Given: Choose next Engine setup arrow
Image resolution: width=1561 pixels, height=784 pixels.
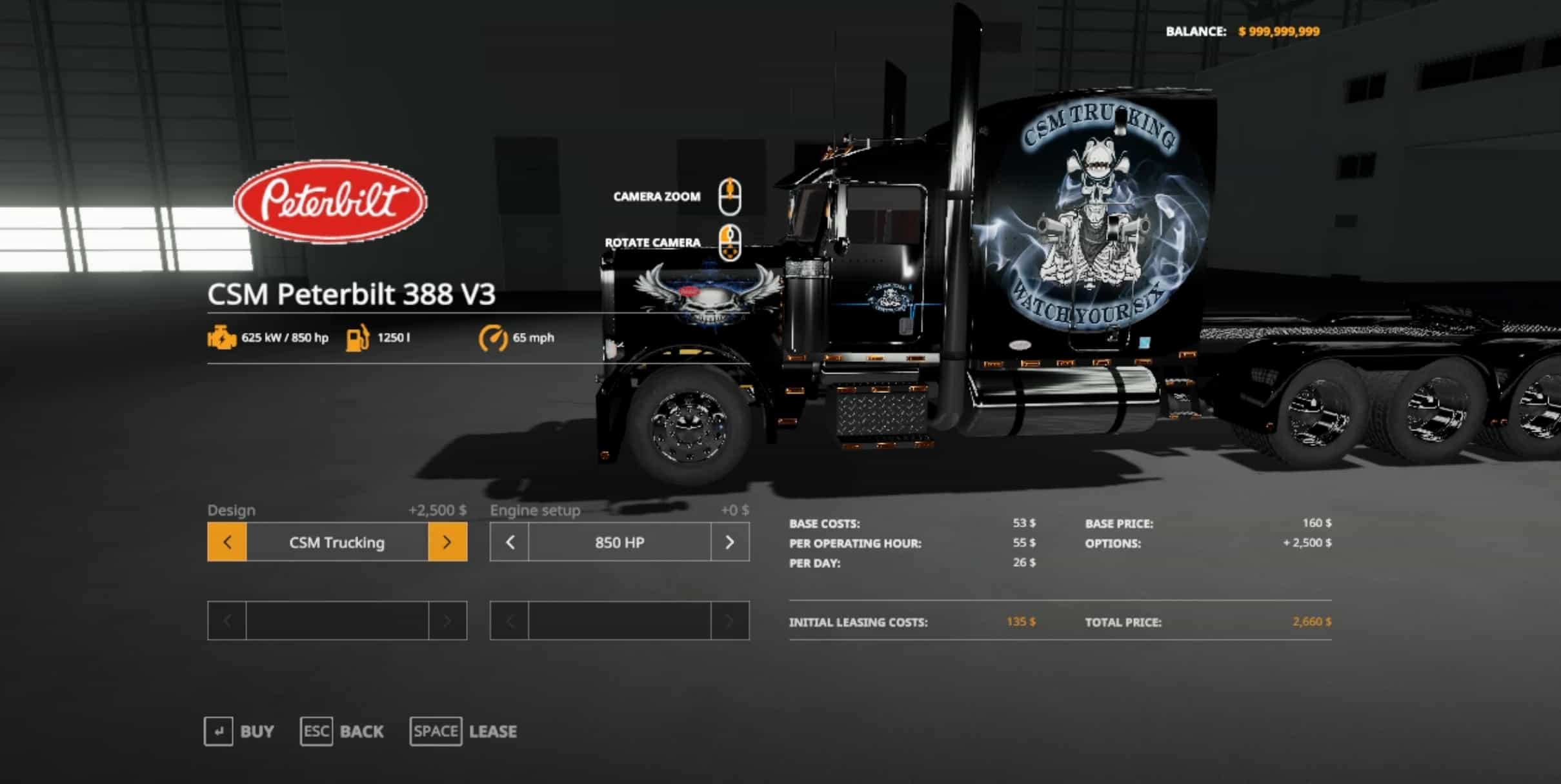Looking at the screenshot, I should [730, 542].
